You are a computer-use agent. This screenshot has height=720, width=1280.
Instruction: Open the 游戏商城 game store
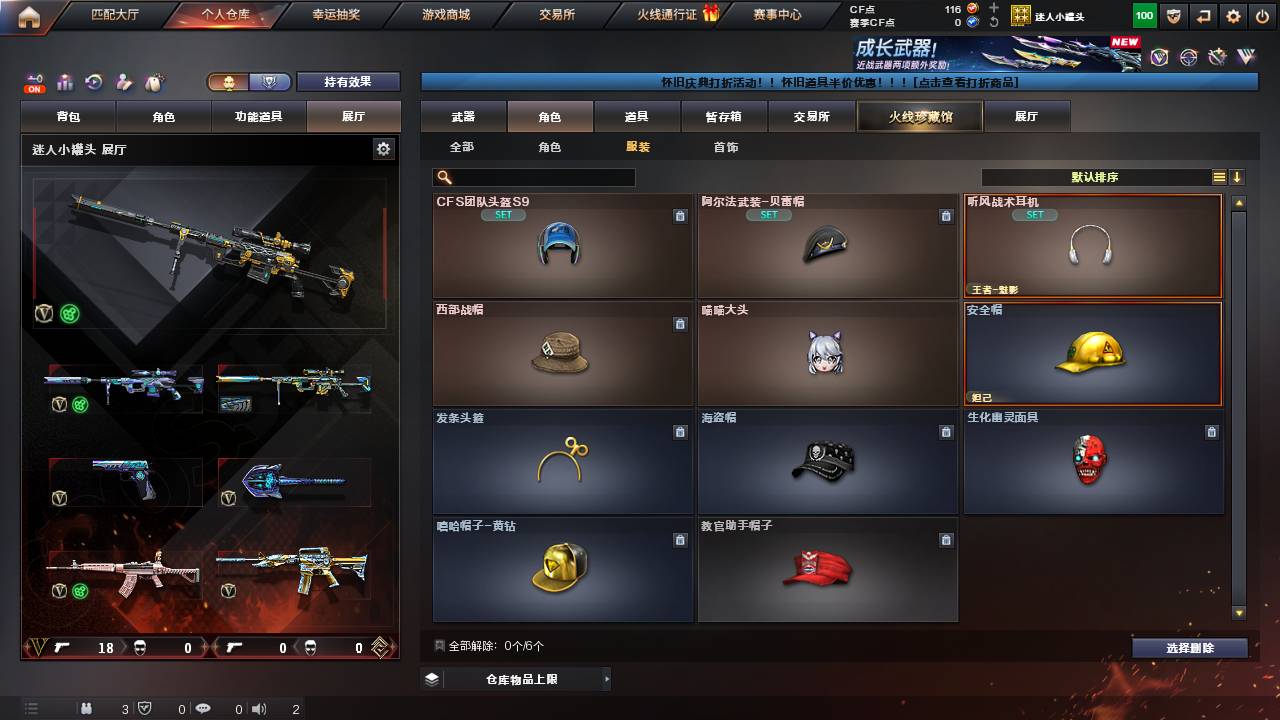coord(446,15)
